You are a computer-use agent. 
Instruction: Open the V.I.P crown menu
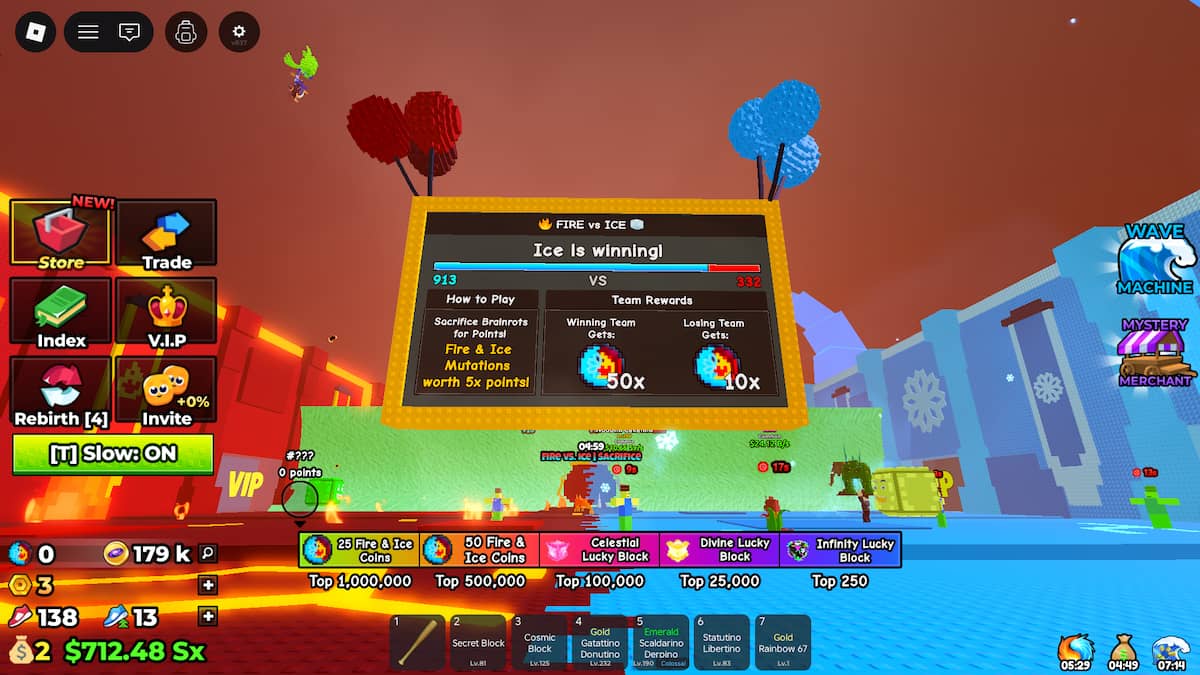pyautogui.click(x=166, y=314)
